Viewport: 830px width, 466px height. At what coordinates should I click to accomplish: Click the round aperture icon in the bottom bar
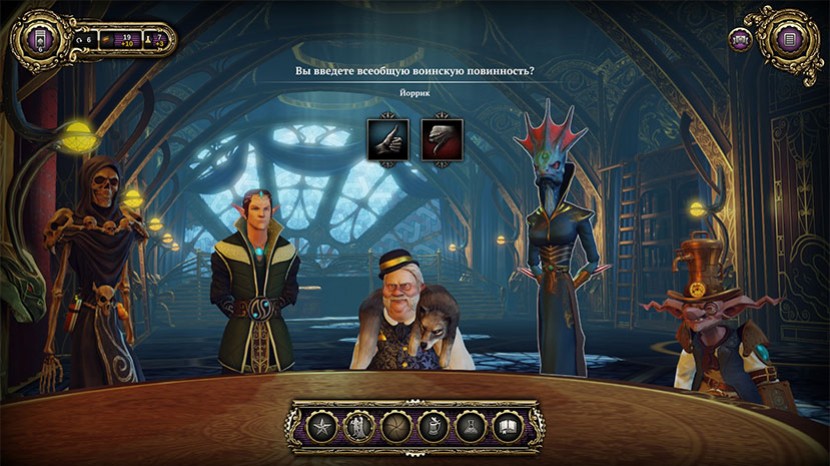pos(397,426)
